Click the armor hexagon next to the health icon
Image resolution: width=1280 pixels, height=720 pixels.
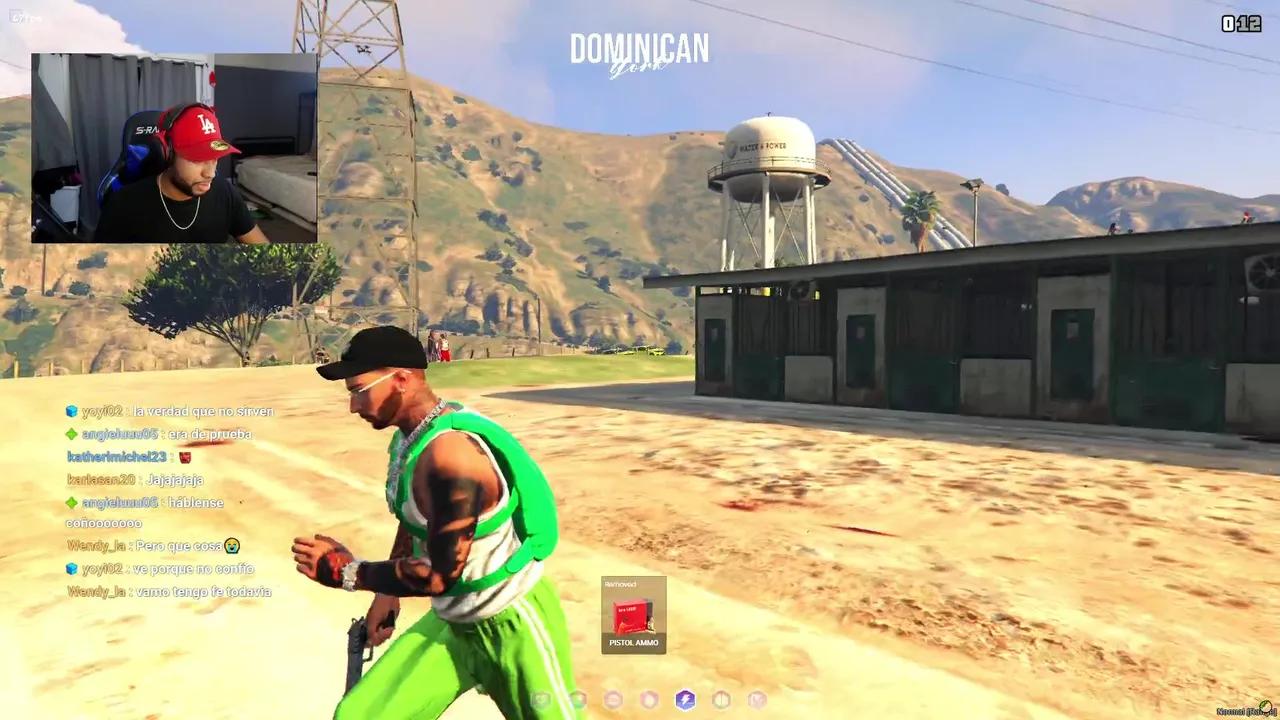click(x=579, y=701)
